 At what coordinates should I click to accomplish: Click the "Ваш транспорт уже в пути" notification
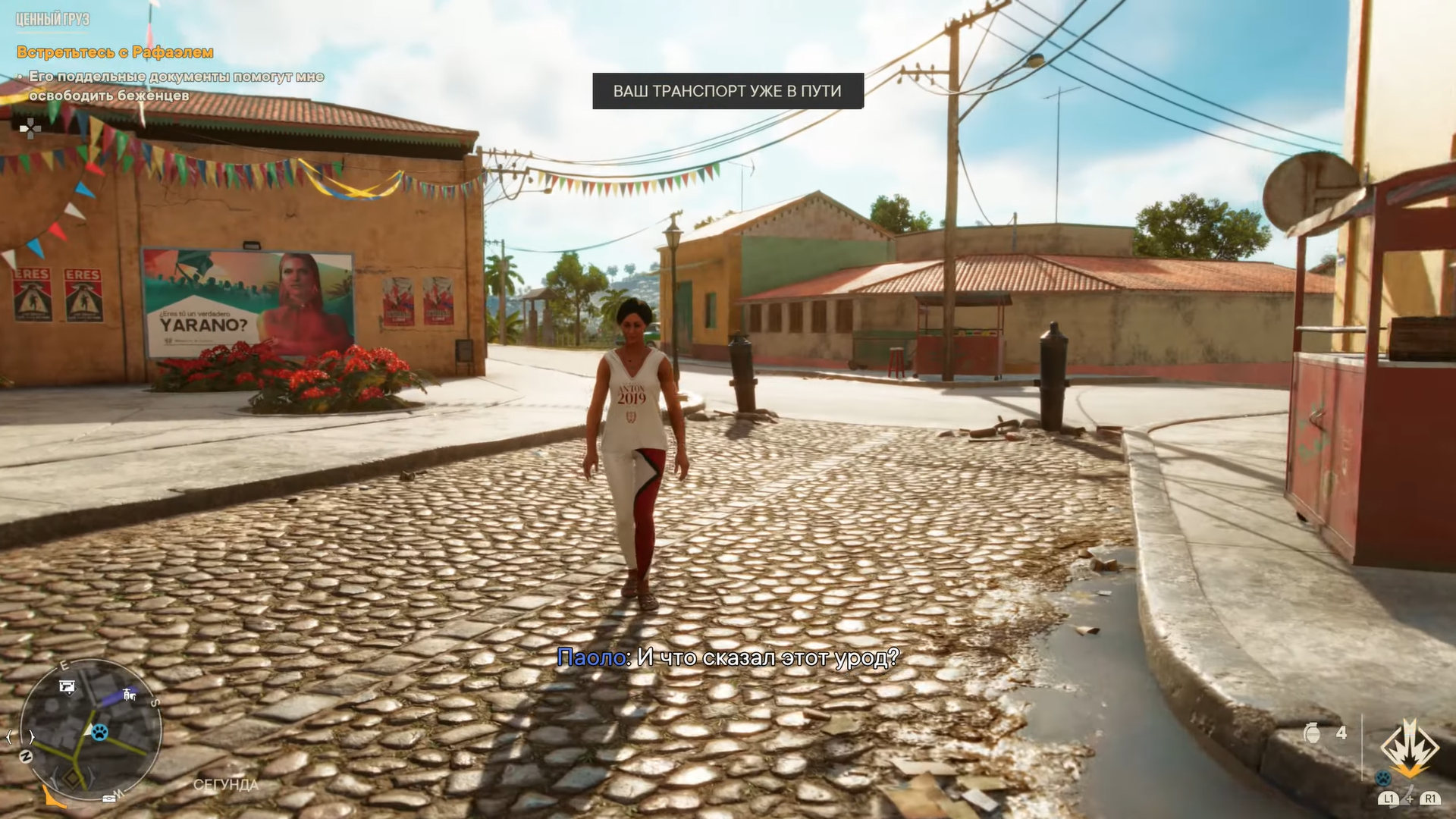727,91
